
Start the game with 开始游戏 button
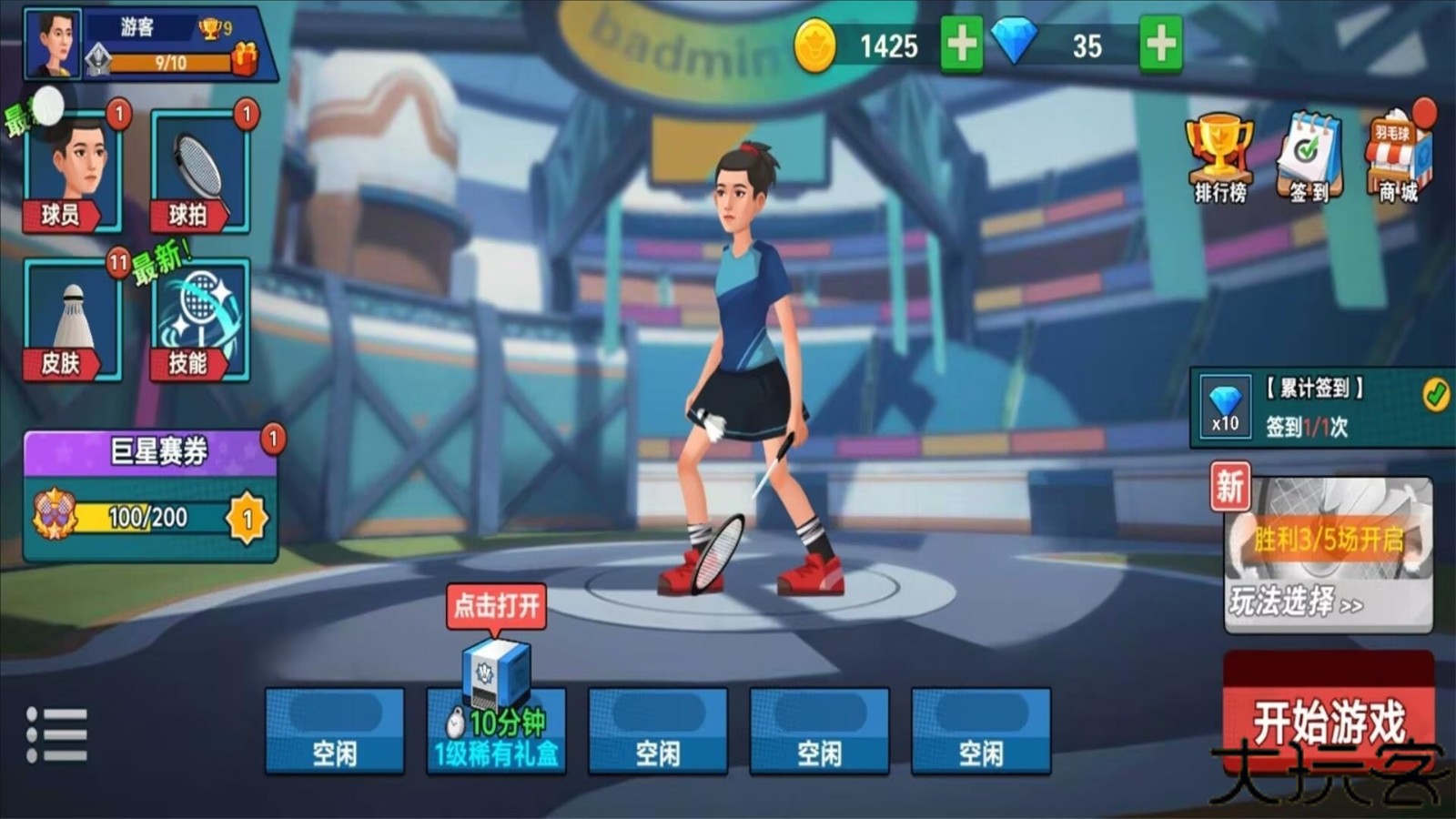(1329, 719)
